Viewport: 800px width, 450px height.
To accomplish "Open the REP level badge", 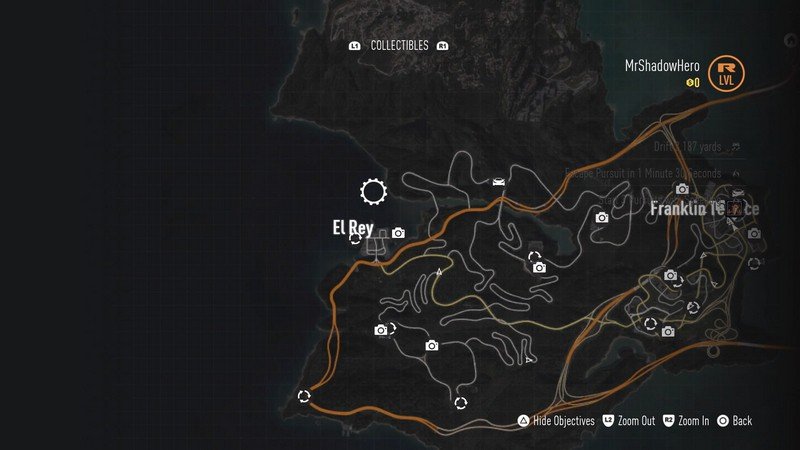I will [727, 72].
